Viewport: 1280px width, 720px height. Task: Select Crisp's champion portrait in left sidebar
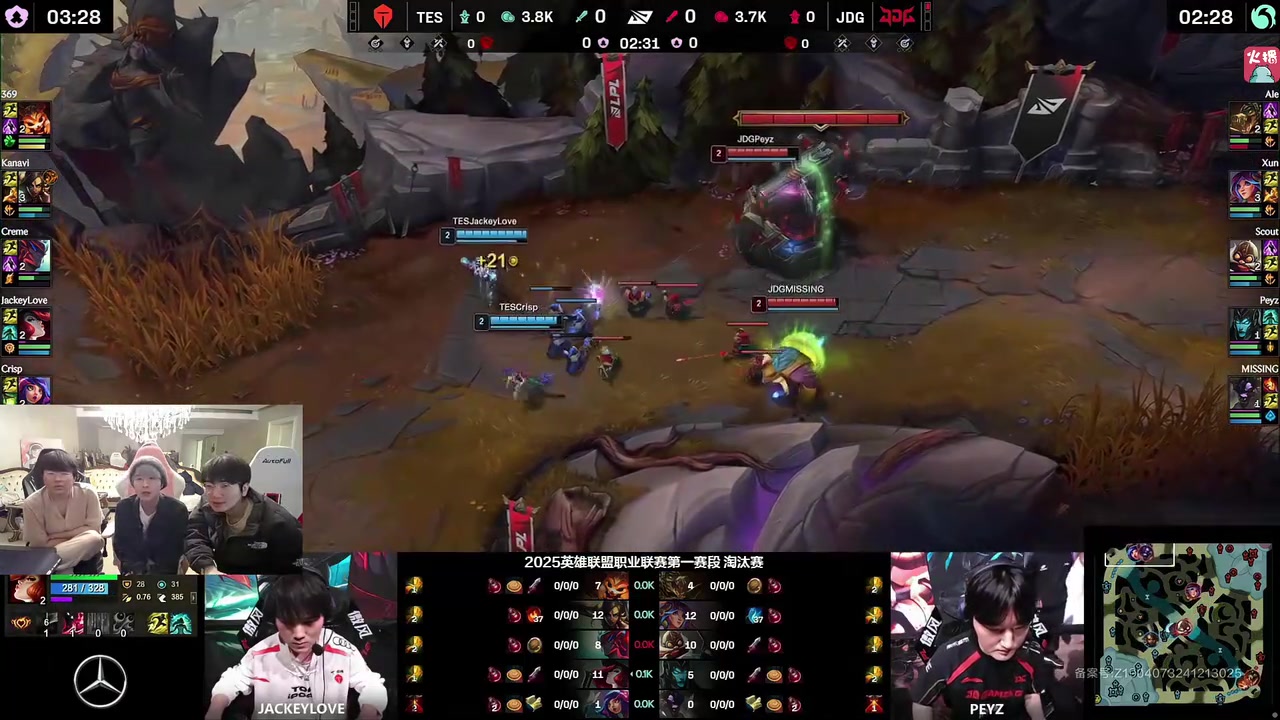pyautogui.click(x=35, y=389)
